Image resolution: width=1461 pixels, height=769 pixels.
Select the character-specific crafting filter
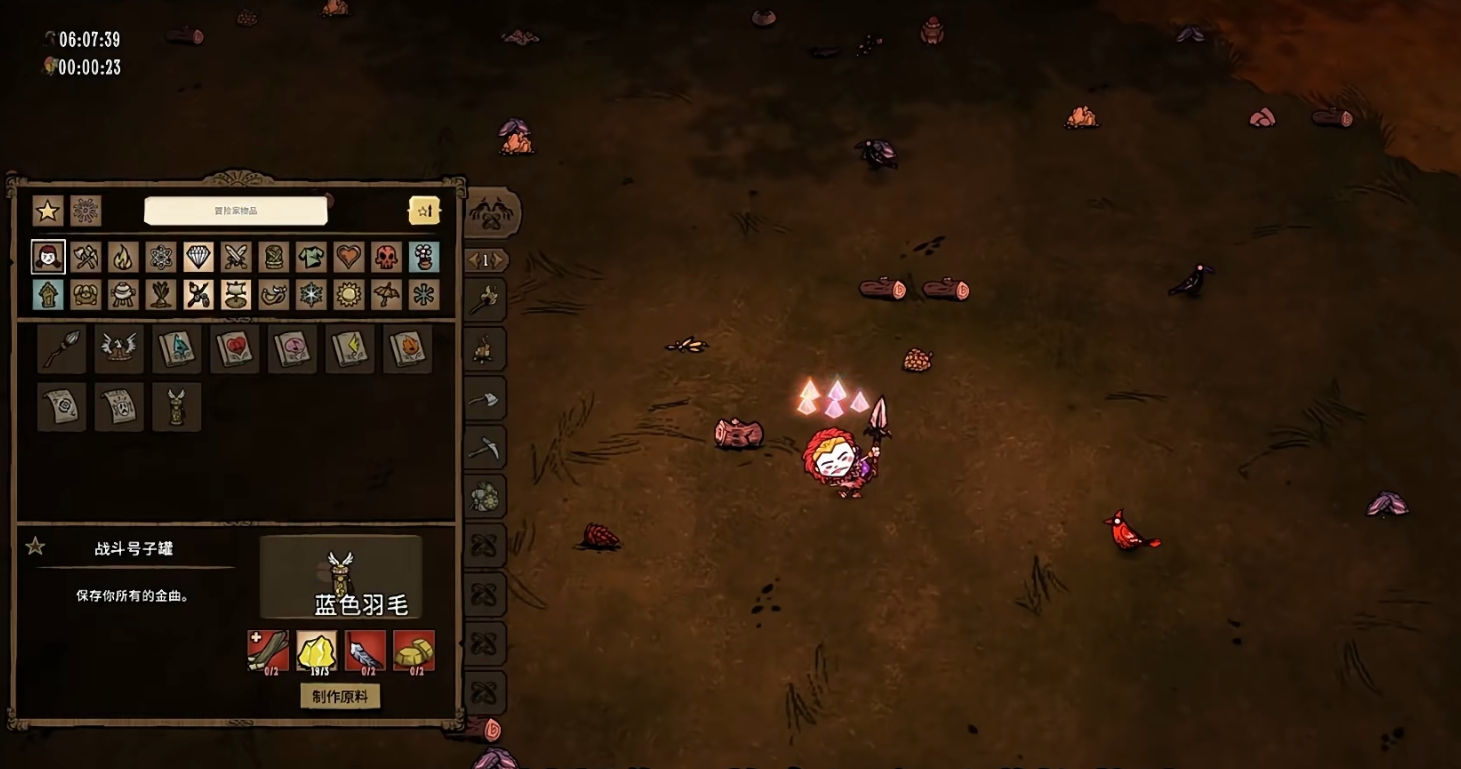click(x=48, y=257)
